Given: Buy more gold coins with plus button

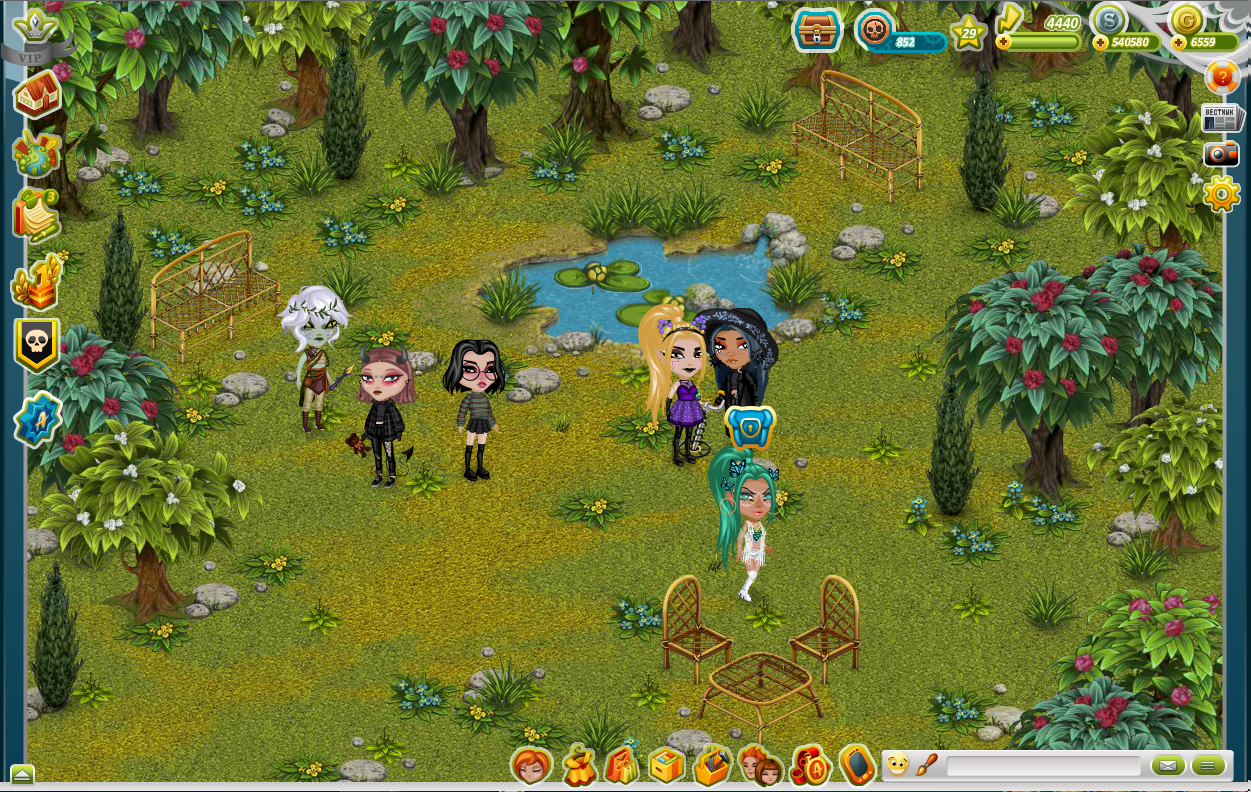Looking at the screenshot, I should tap(1178, 42).
